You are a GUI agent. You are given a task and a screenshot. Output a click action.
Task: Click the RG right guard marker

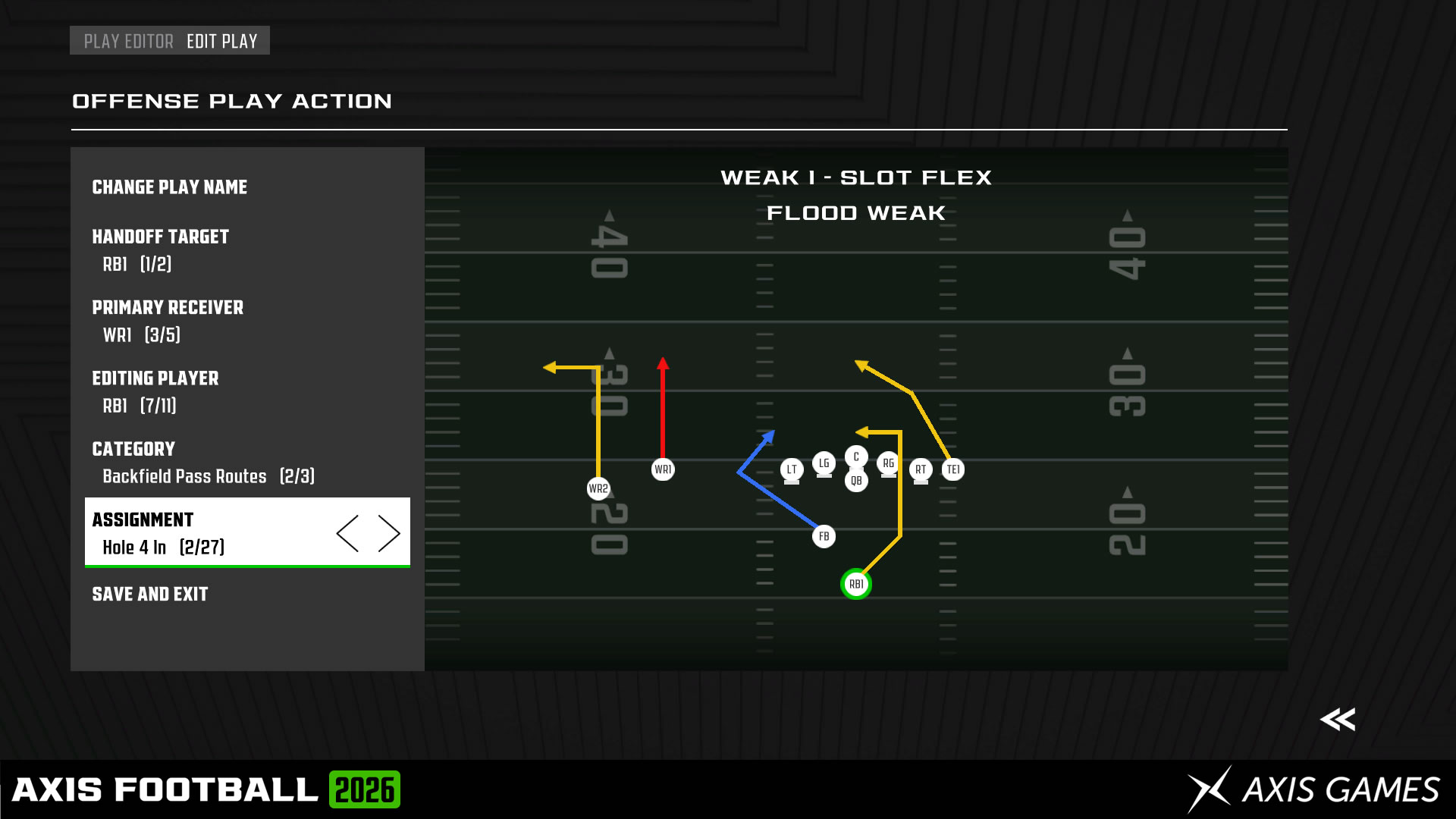(x=887, y=463)
